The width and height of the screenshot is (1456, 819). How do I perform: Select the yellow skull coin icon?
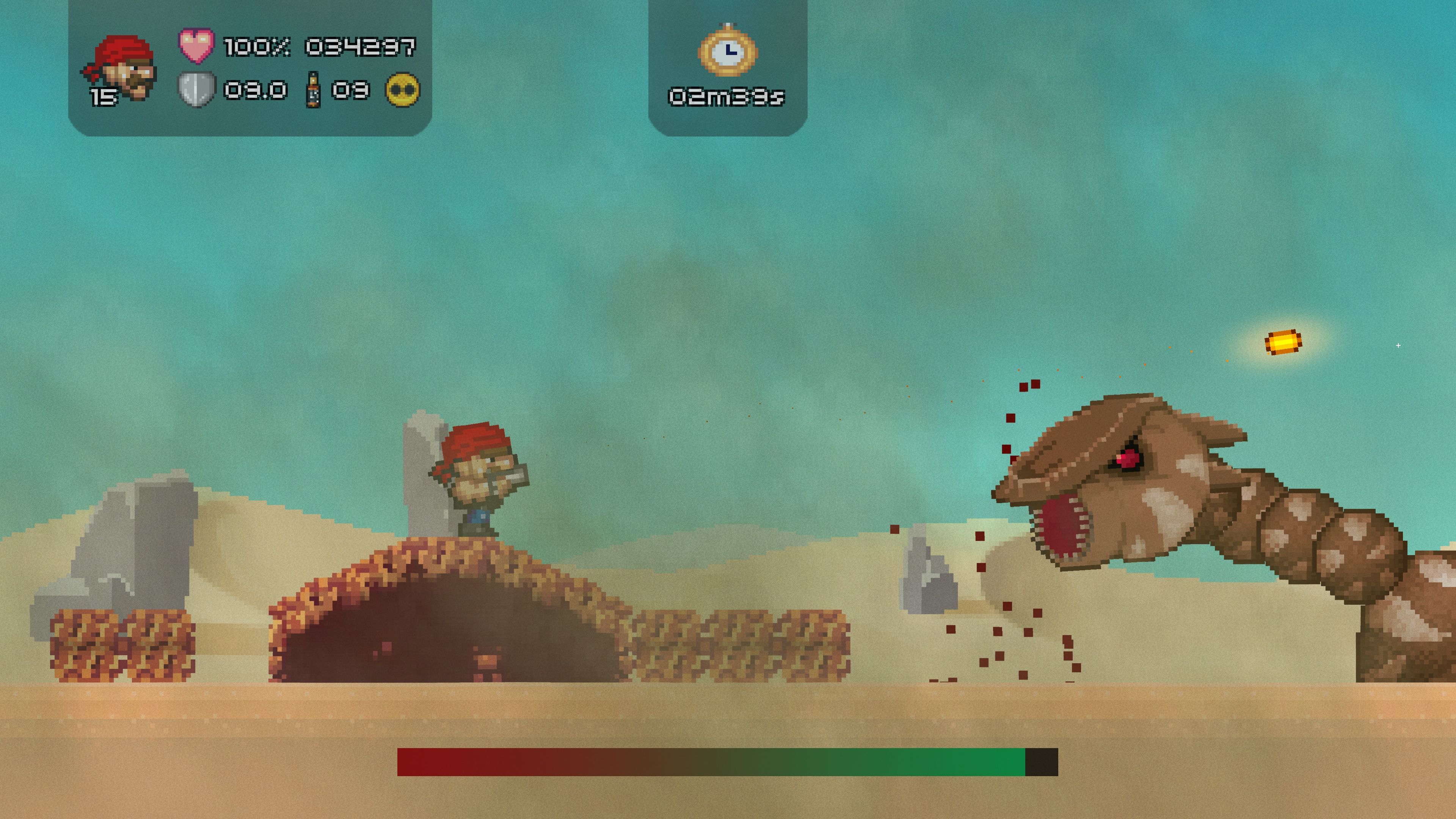pos(403,89)
